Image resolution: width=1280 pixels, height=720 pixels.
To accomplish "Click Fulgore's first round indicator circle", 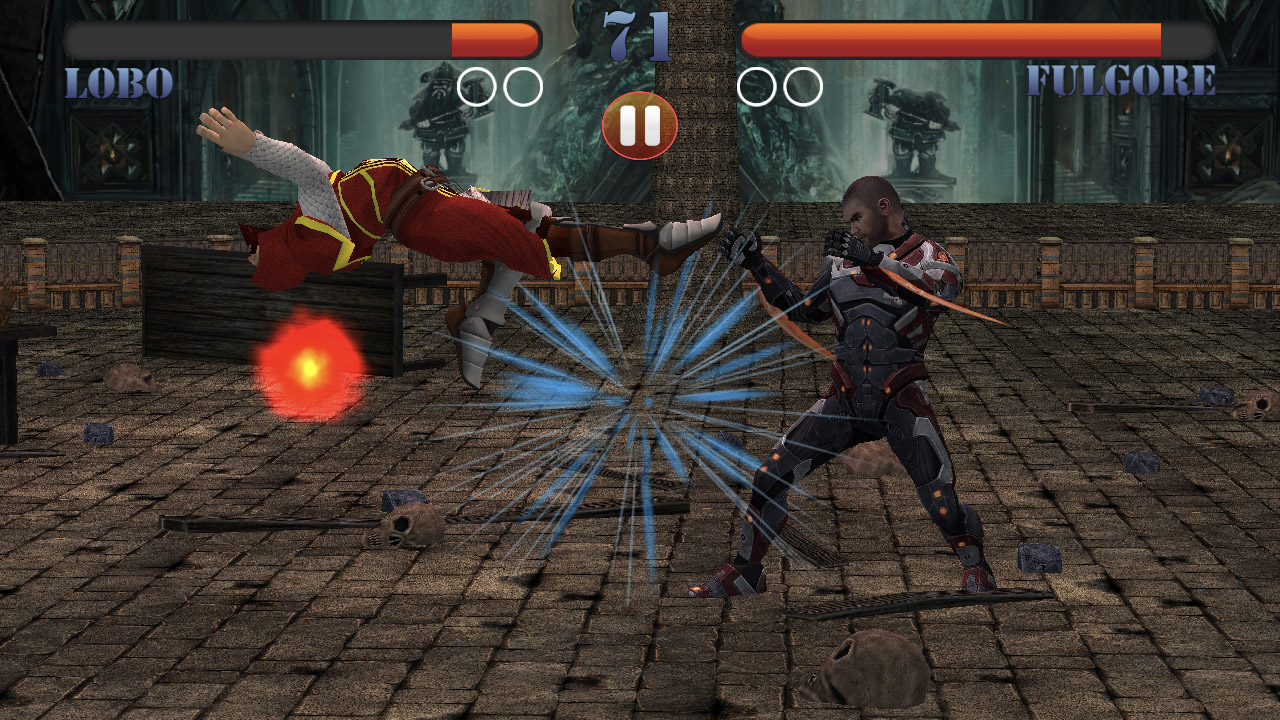I will (x=758, y=87).
